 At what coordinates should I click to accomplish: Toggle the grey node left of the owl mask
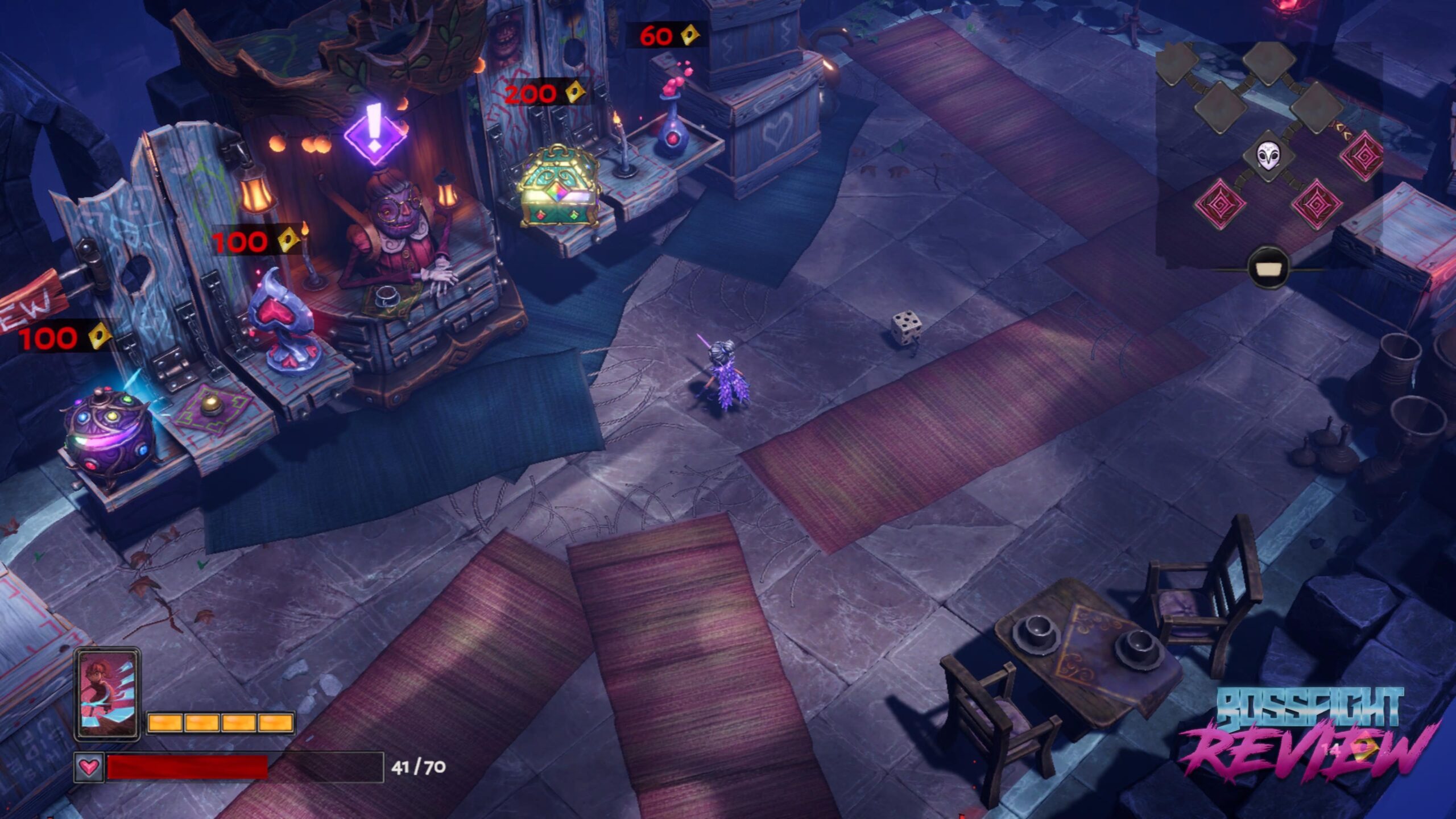tap(1219, 107)
